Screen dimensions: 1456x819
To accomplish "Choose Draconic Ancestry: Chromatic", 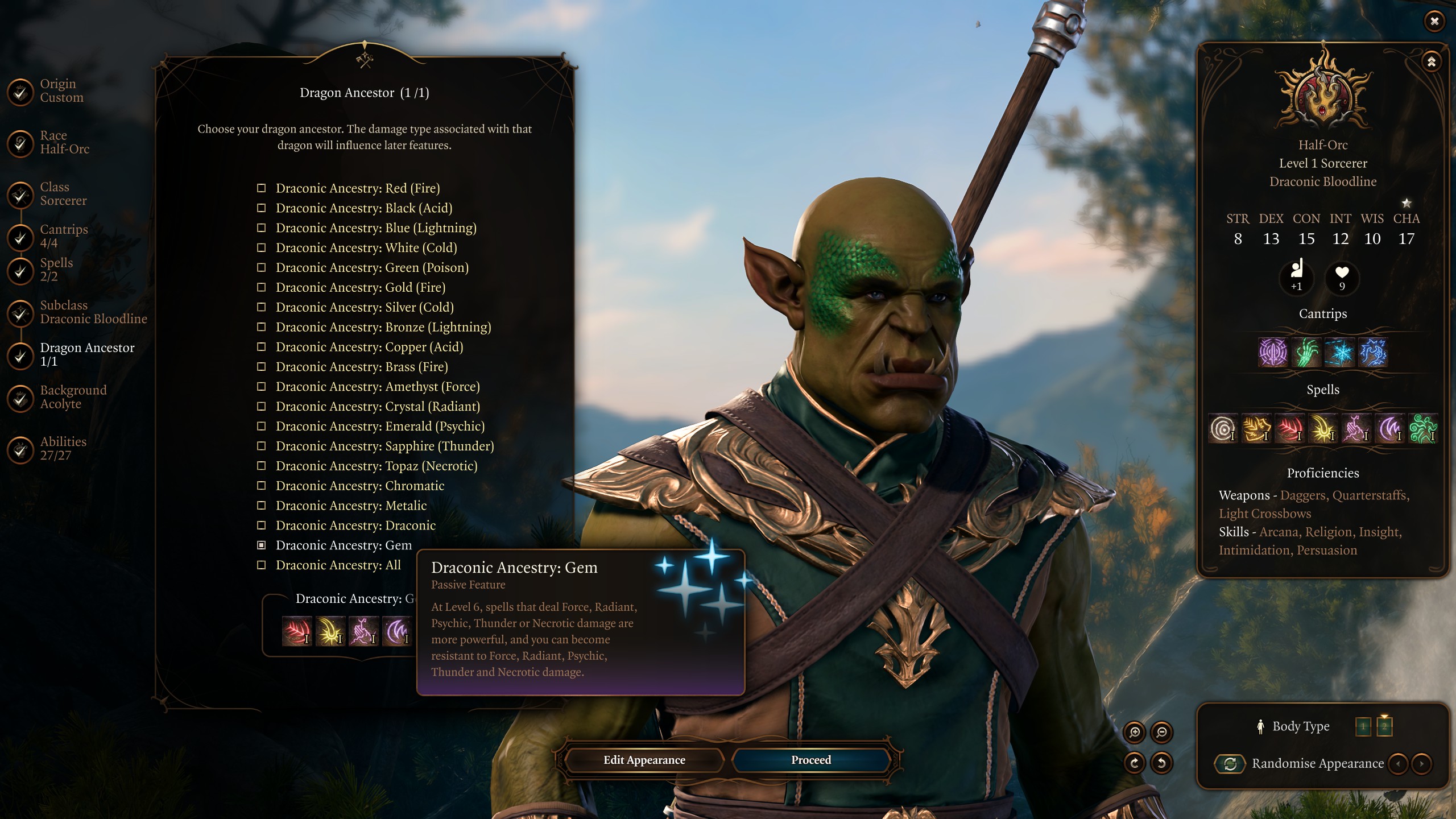I will tap(359, 486).
